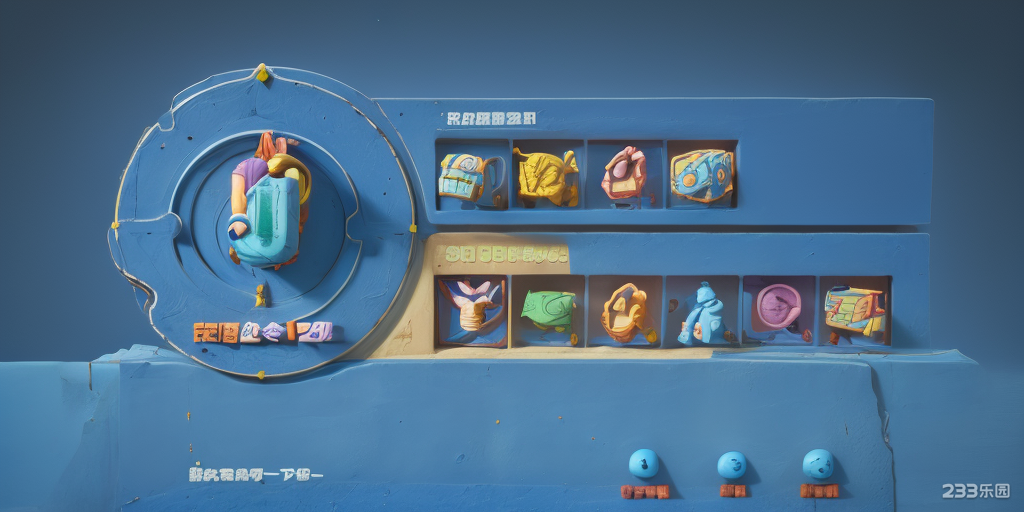Select the blue and orange robot-face item
The height and width of the screenshot is (512, 1024).
(x=702, y=174)
